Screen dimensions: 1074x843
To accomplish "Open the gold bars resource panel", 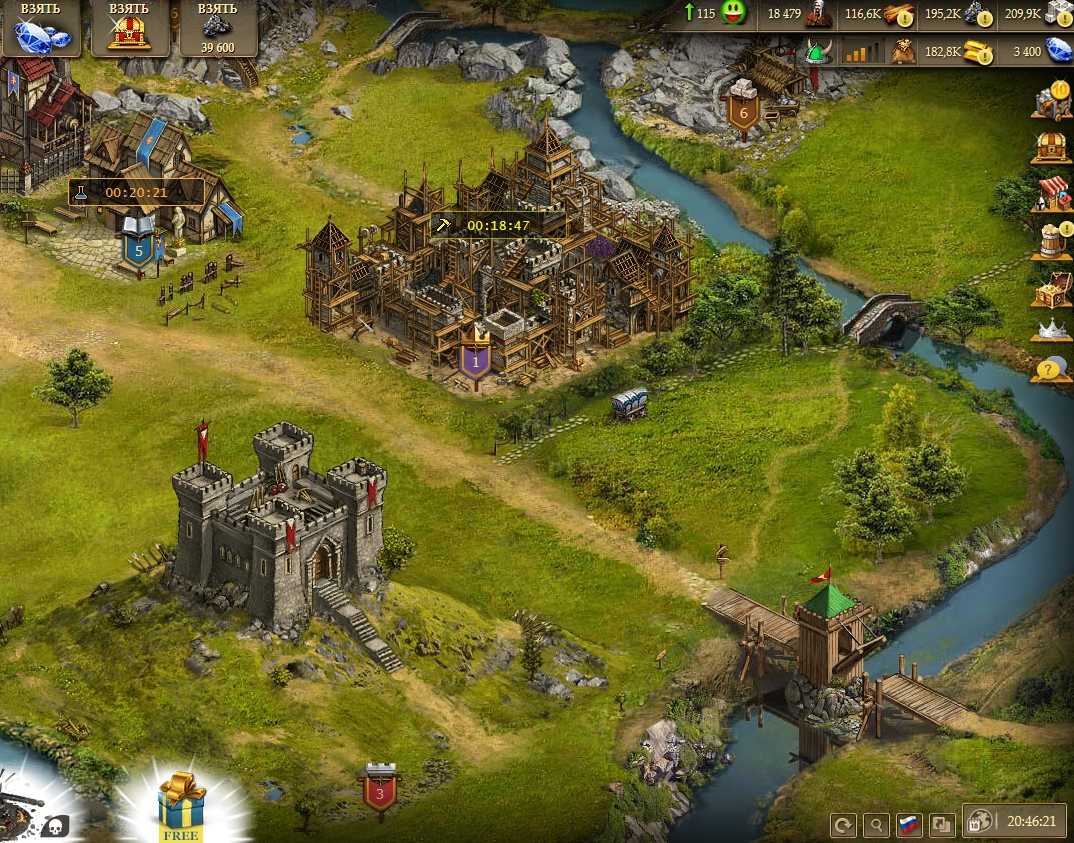I will [x=977, y=51].
